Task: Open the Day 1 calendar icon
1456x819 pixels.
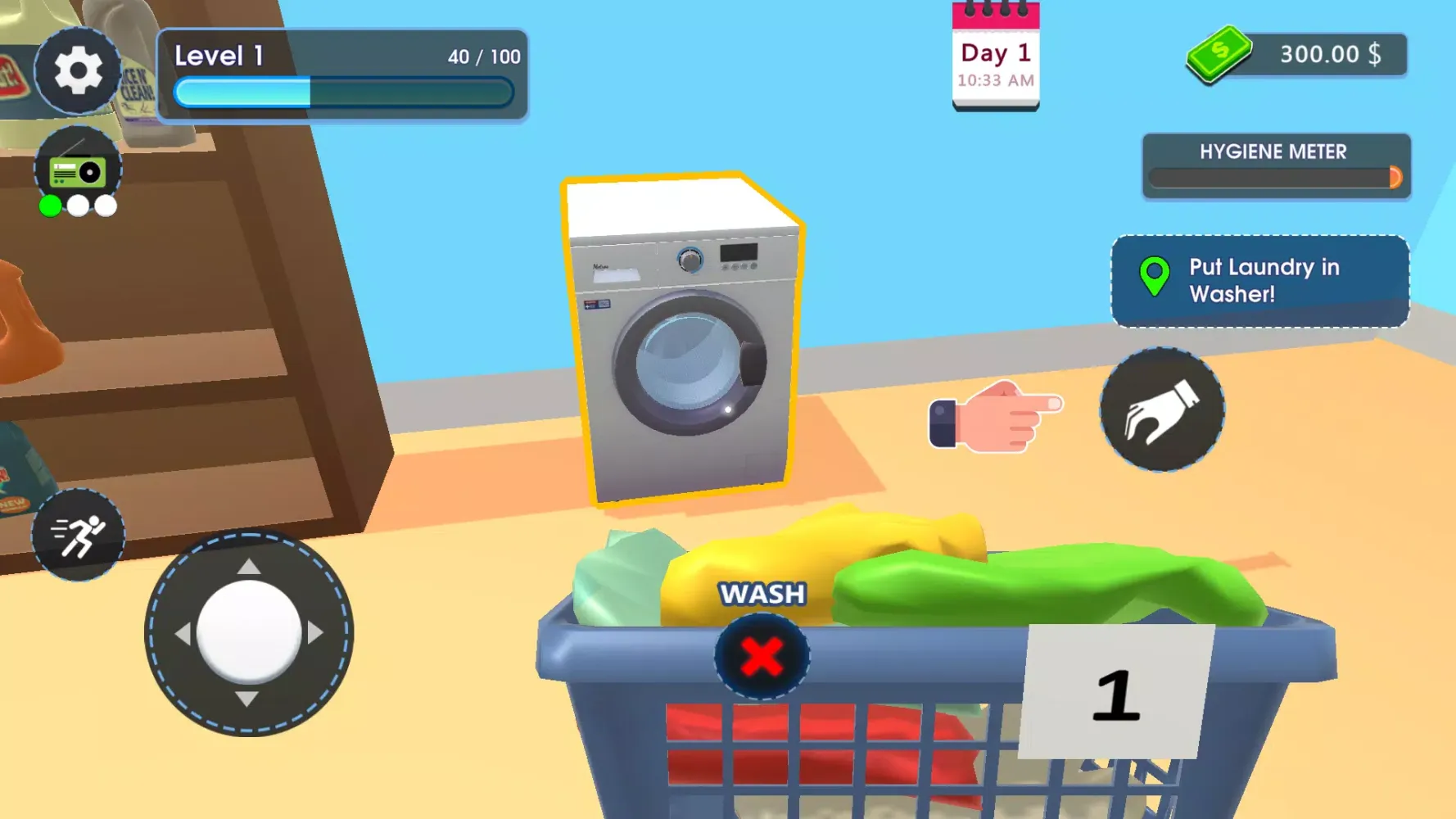Action: coord(995,53)
